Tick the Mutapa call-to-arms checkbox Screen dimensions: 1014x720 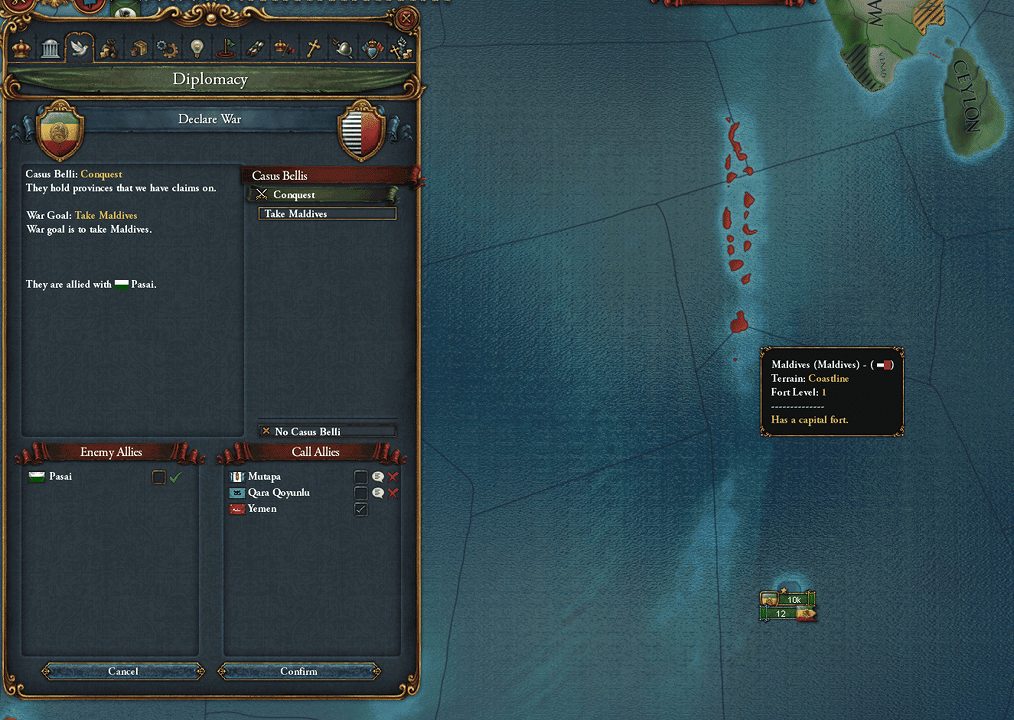coord(361,477)
